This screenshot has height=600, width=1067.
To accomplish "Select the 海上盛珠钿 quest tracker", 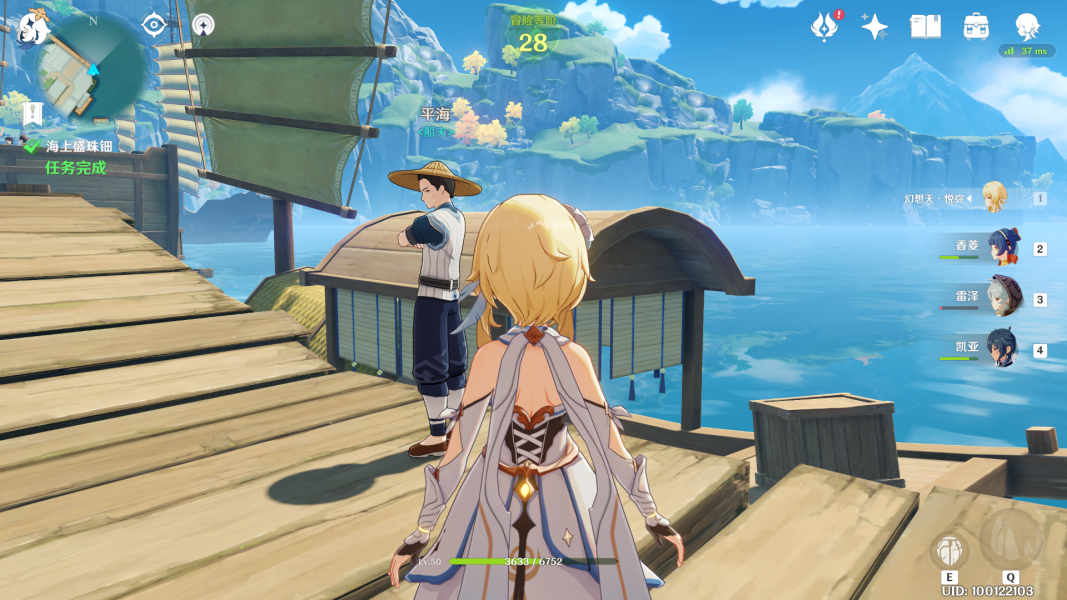I will tap(79, 146).
